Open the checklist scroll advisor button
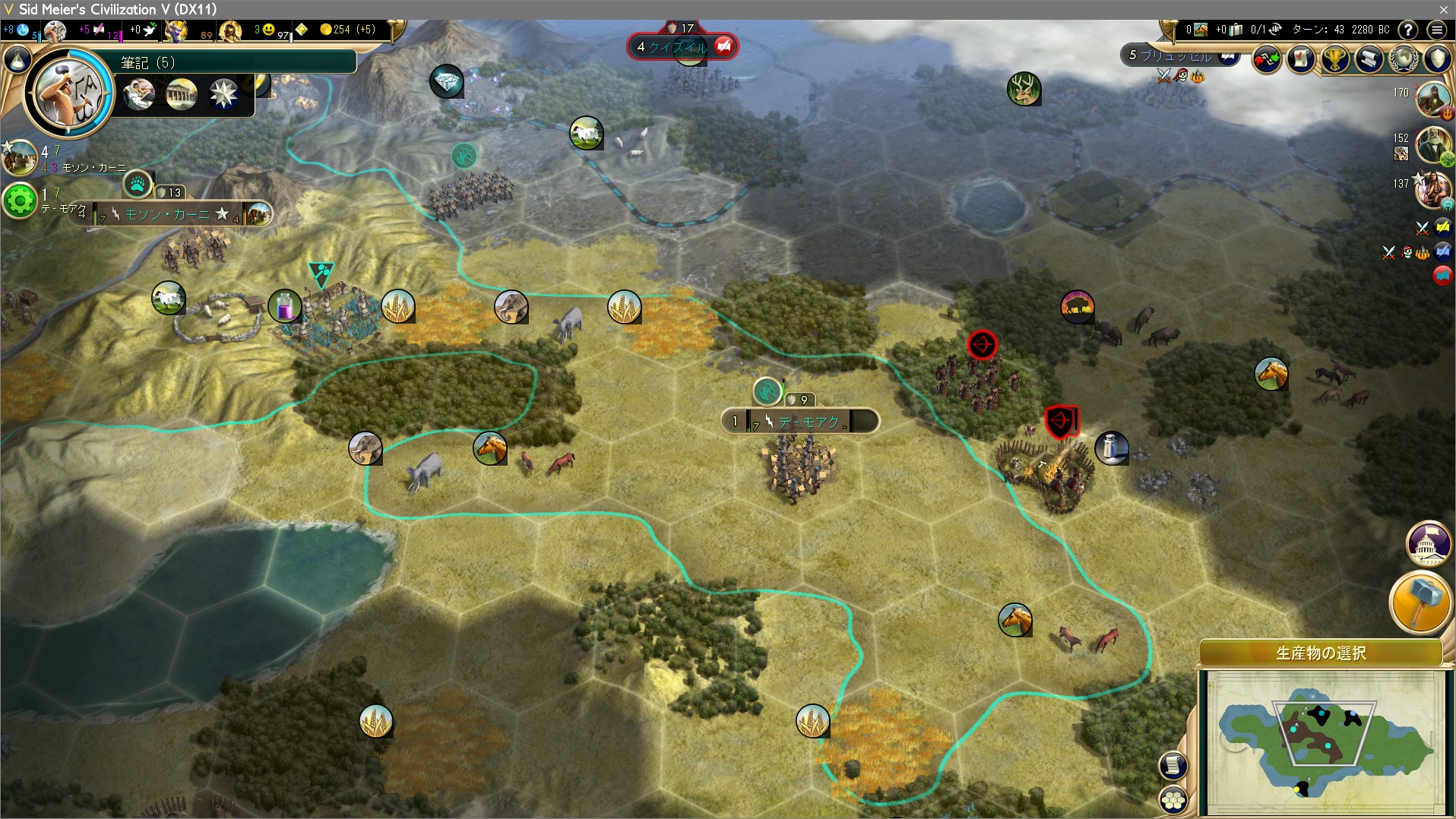The width and height of the screenshot is (1456, 819). point(1301,58)
